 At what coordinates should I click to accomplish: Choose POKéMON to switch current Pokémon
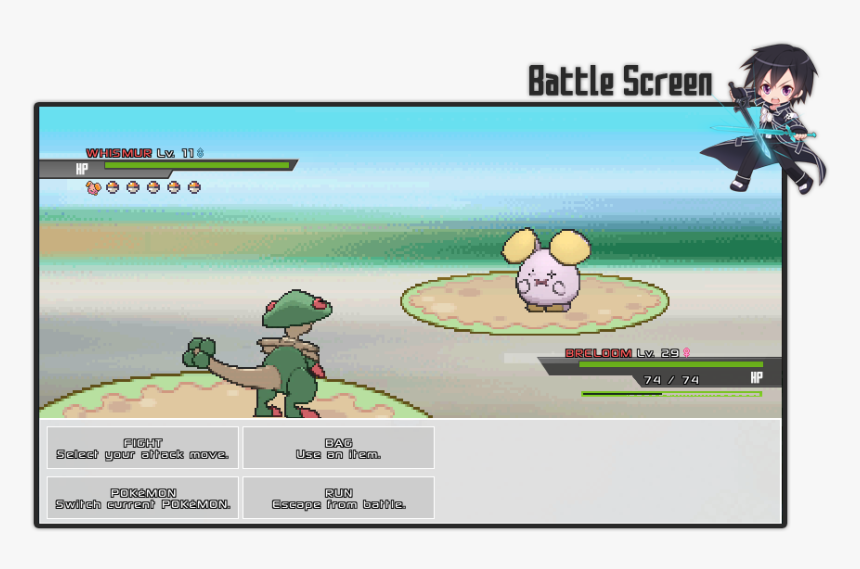pos(142,498)
